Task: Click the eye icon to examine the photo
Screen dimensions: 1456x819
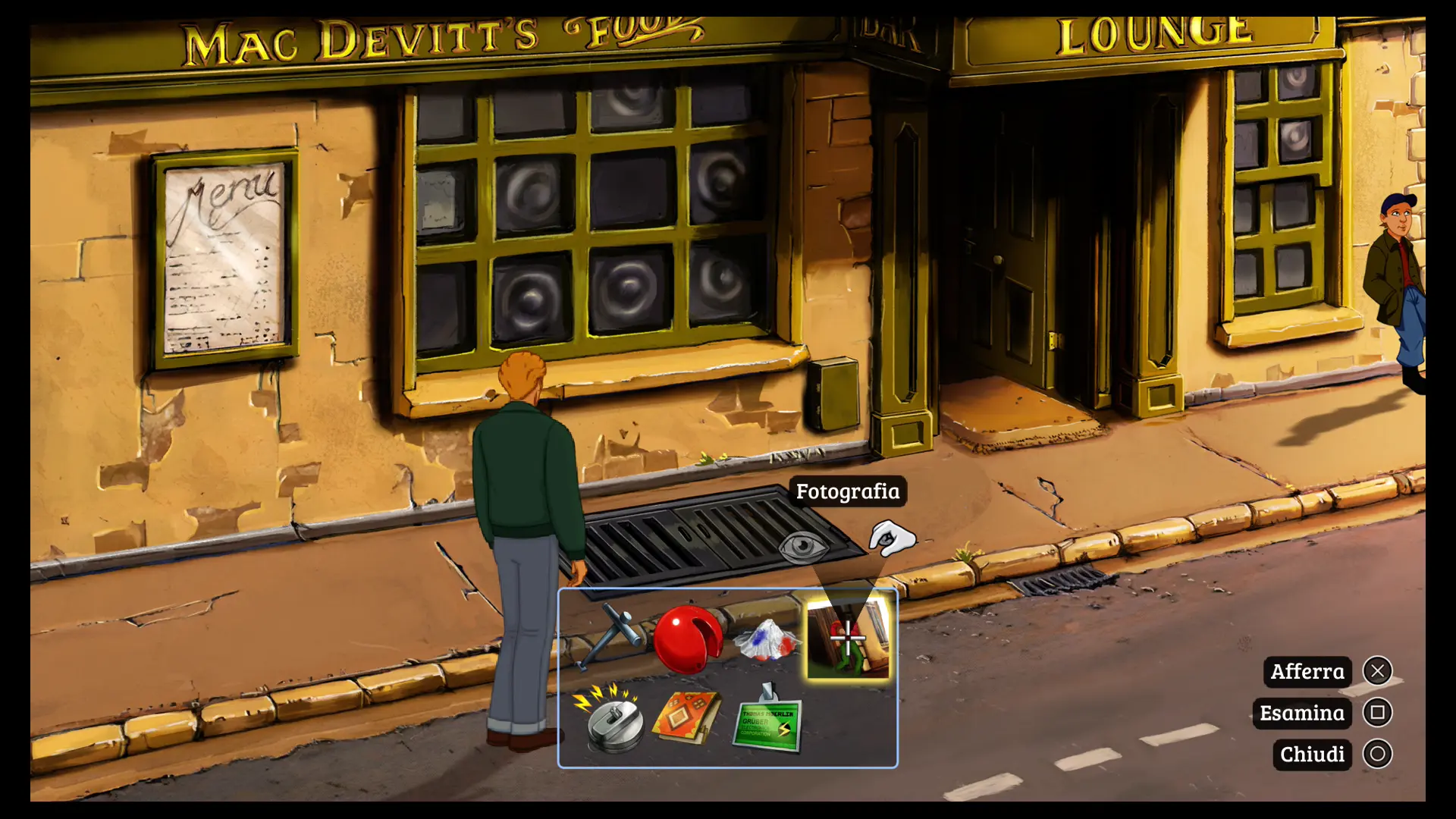Action: (x=804, y=545)
